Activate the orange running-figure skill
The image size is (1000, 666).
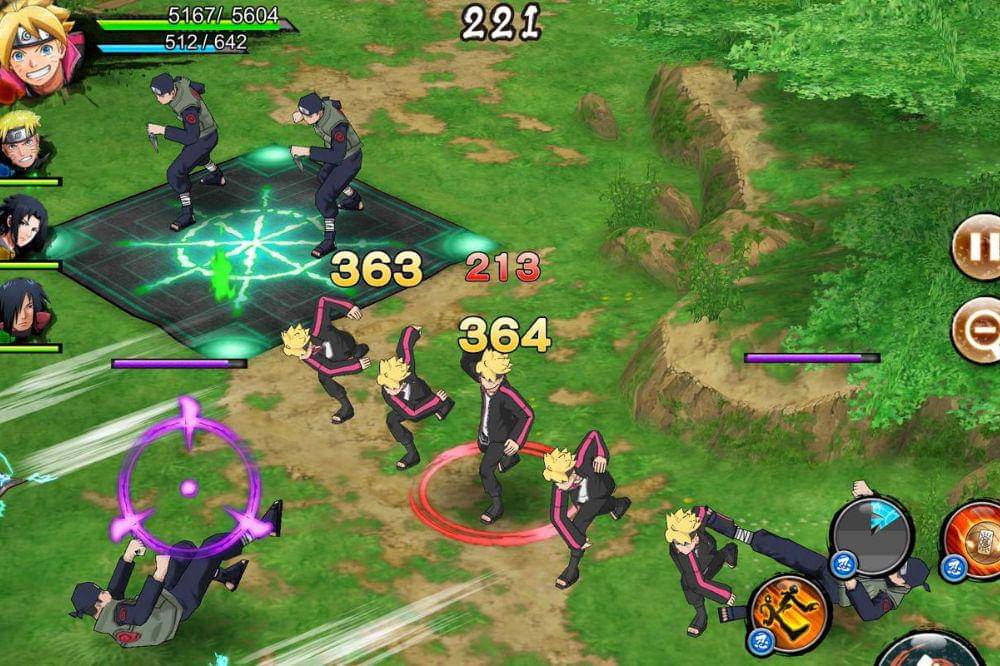click(788, 611)
